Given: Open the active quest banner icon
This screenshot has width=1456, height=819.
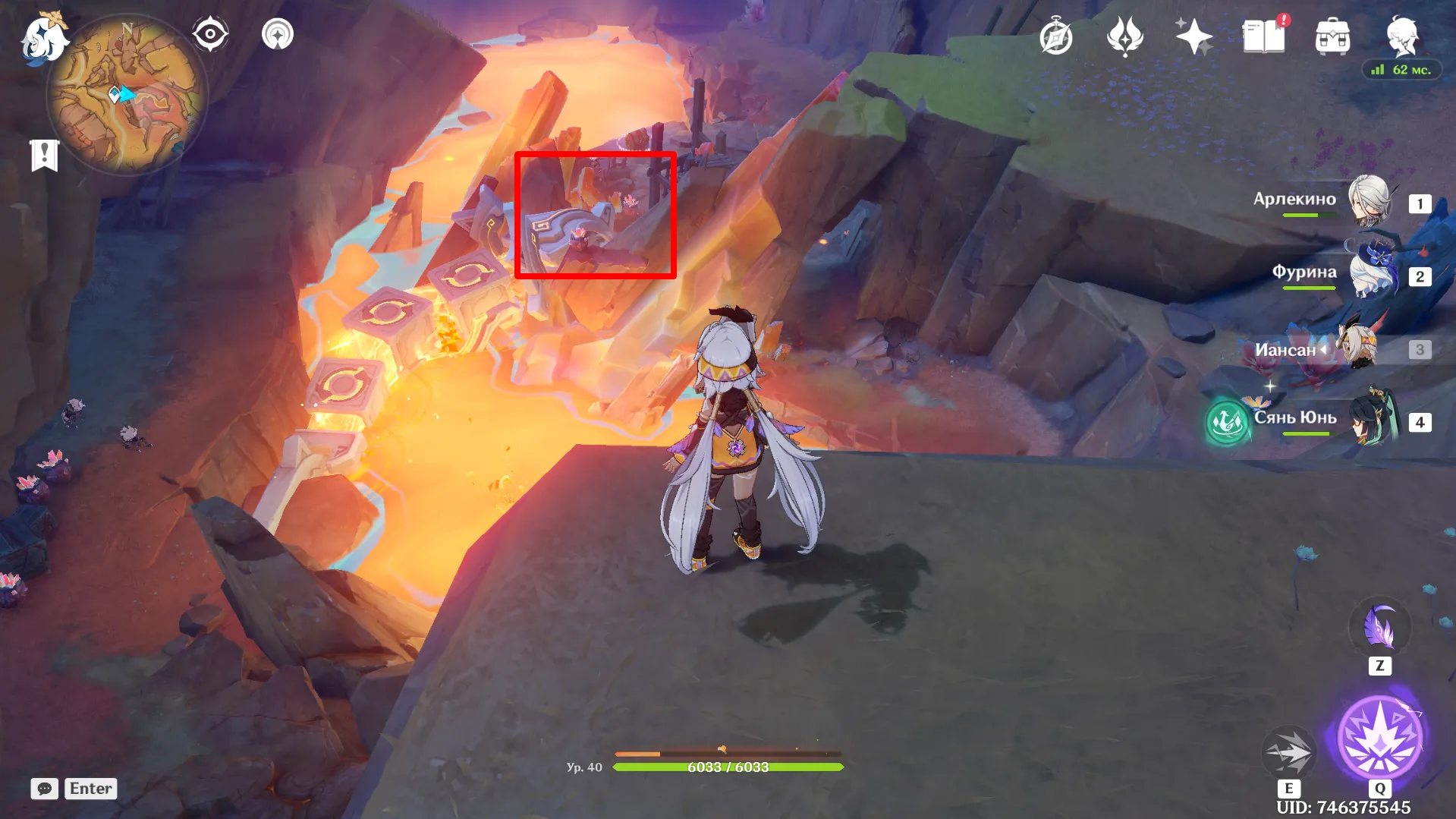Looking at the screenshot, I should click(46, 154).
